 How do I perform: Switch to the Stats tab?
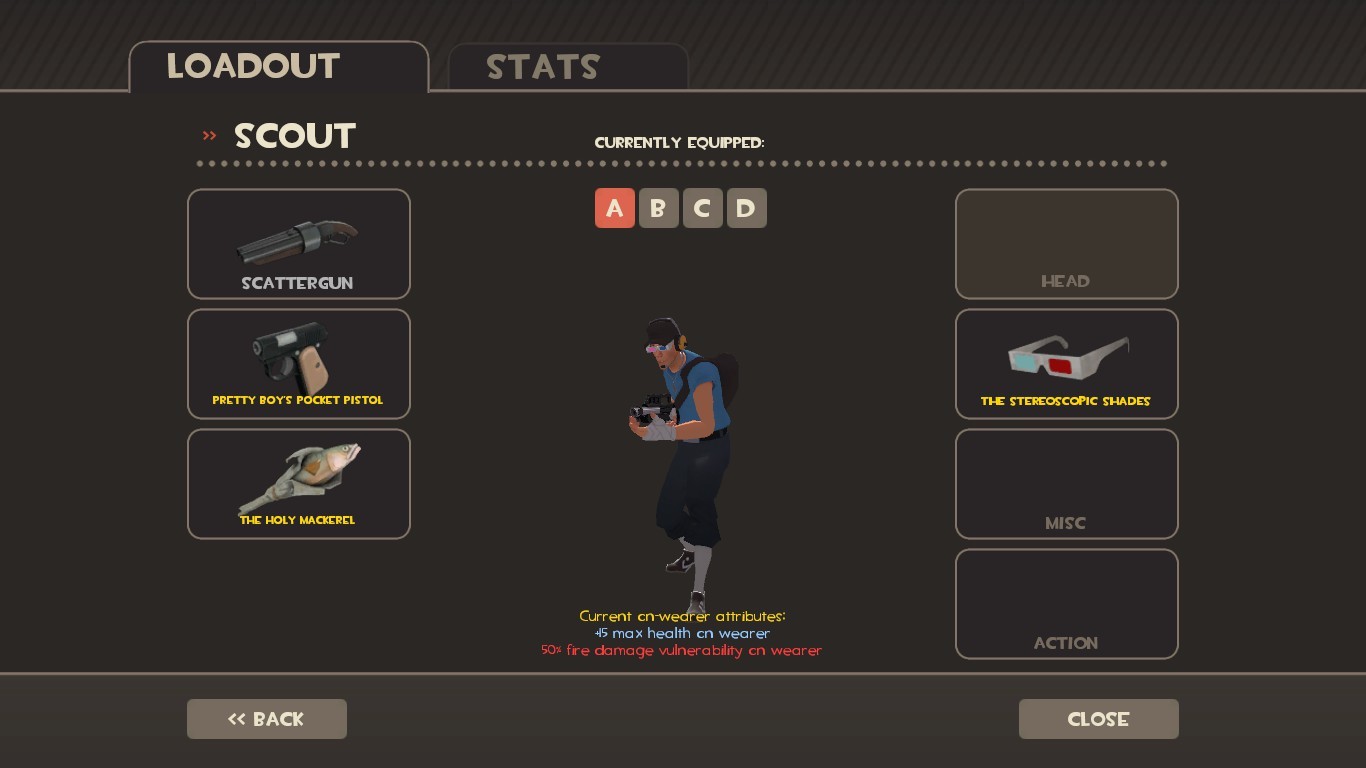tap(543, 67)
